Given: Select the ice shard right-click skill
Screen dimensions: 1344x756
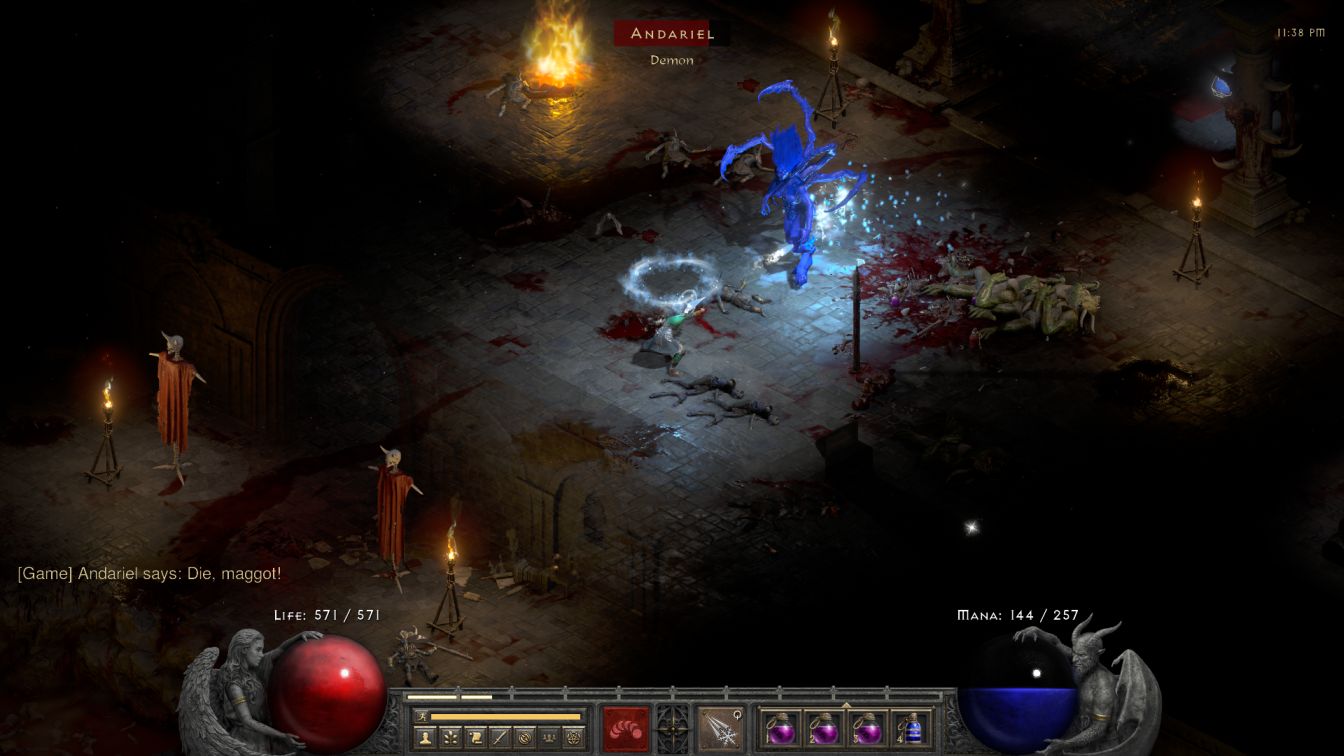Looking at the screenshot, I should (719, 728).
